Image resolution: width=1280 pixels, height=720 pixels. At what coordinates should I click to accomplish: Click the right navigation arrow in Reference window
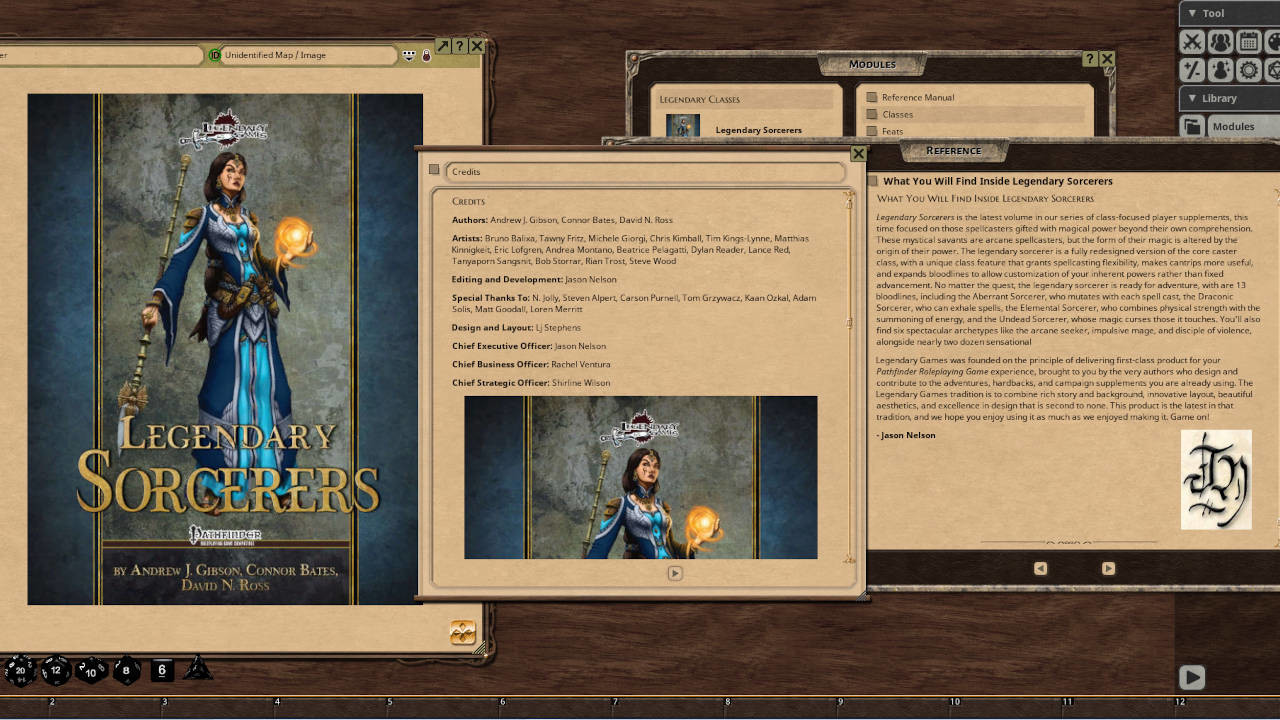(x=1108, y=567)
